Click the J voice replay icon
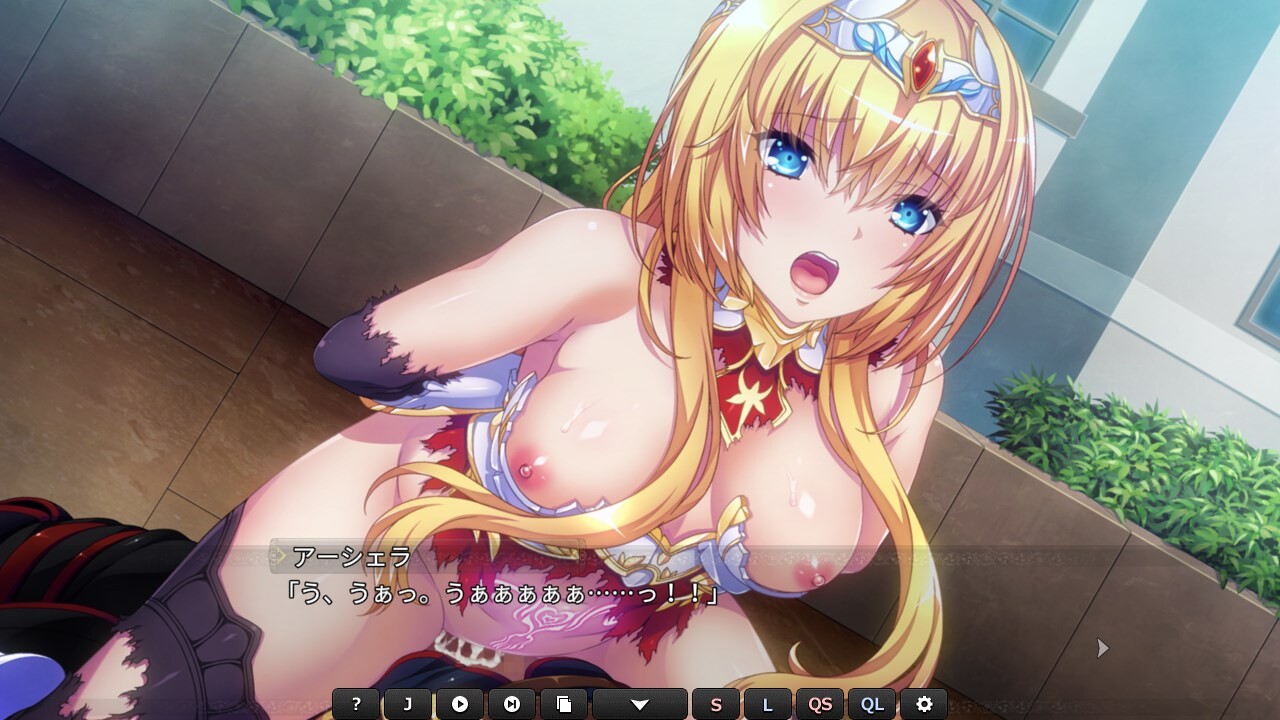 click(x=407, y=703)
